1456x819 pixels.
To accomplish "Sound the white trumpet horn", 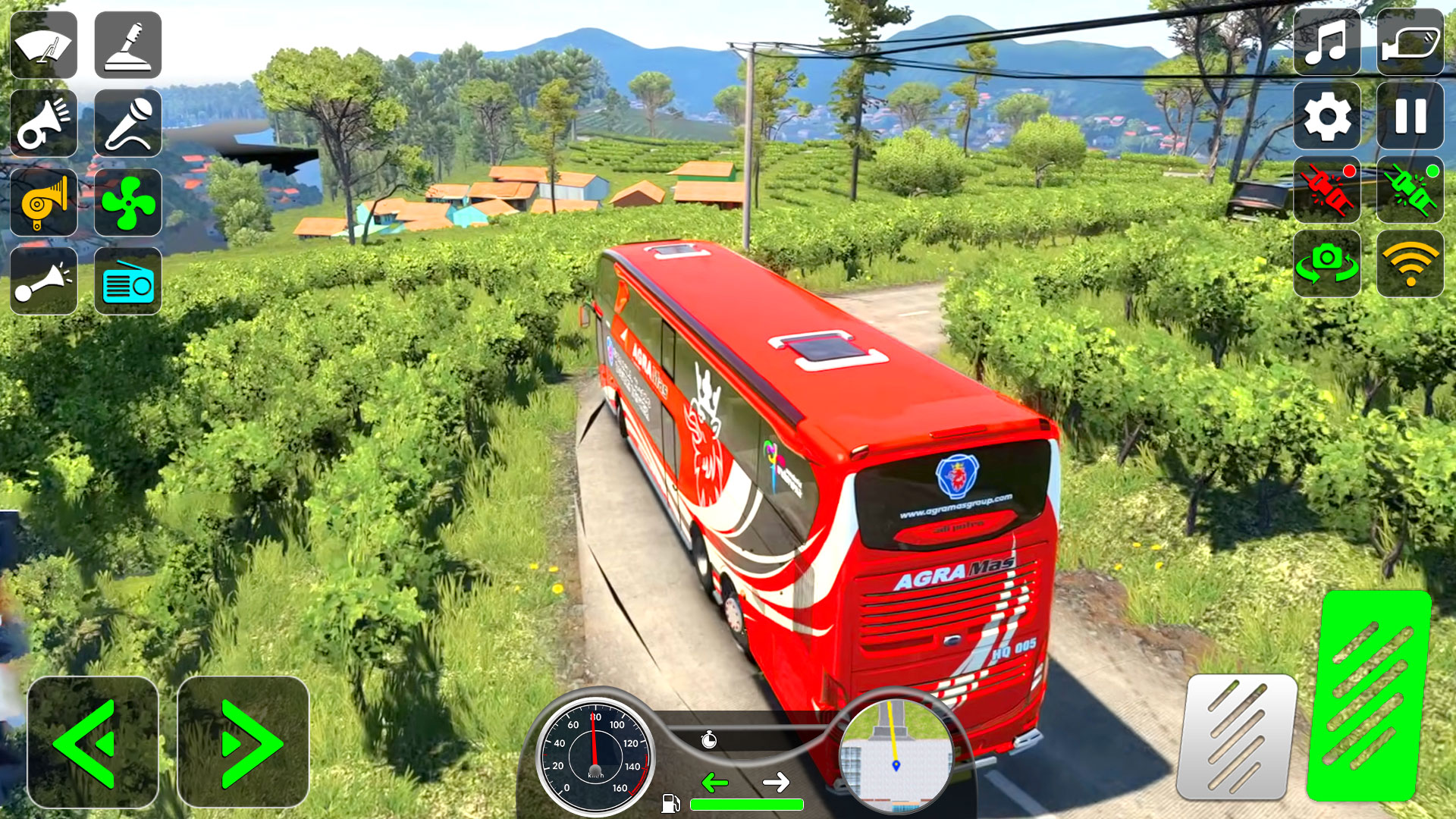I will (x=44, y=123).
